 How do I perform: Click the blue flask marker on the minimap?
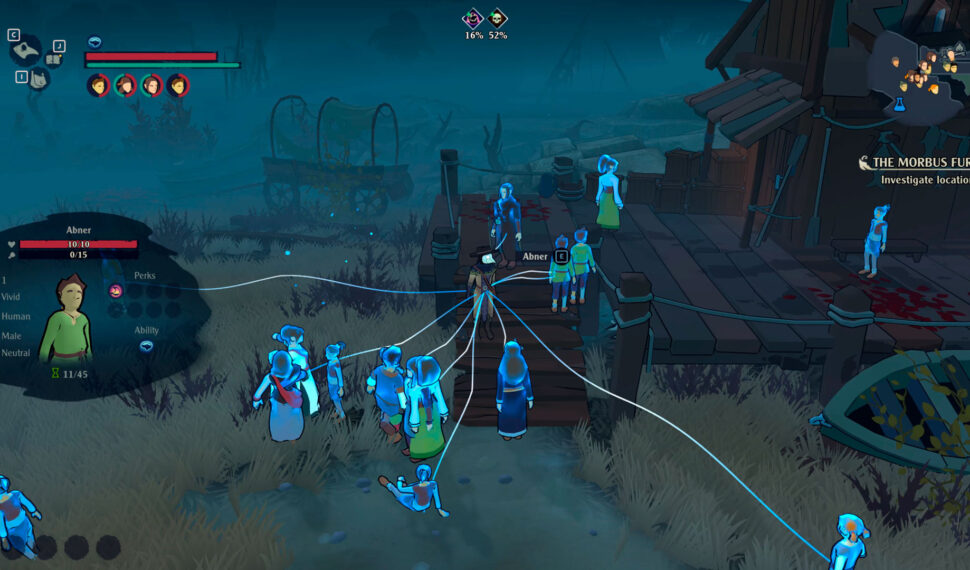(899, 104)
